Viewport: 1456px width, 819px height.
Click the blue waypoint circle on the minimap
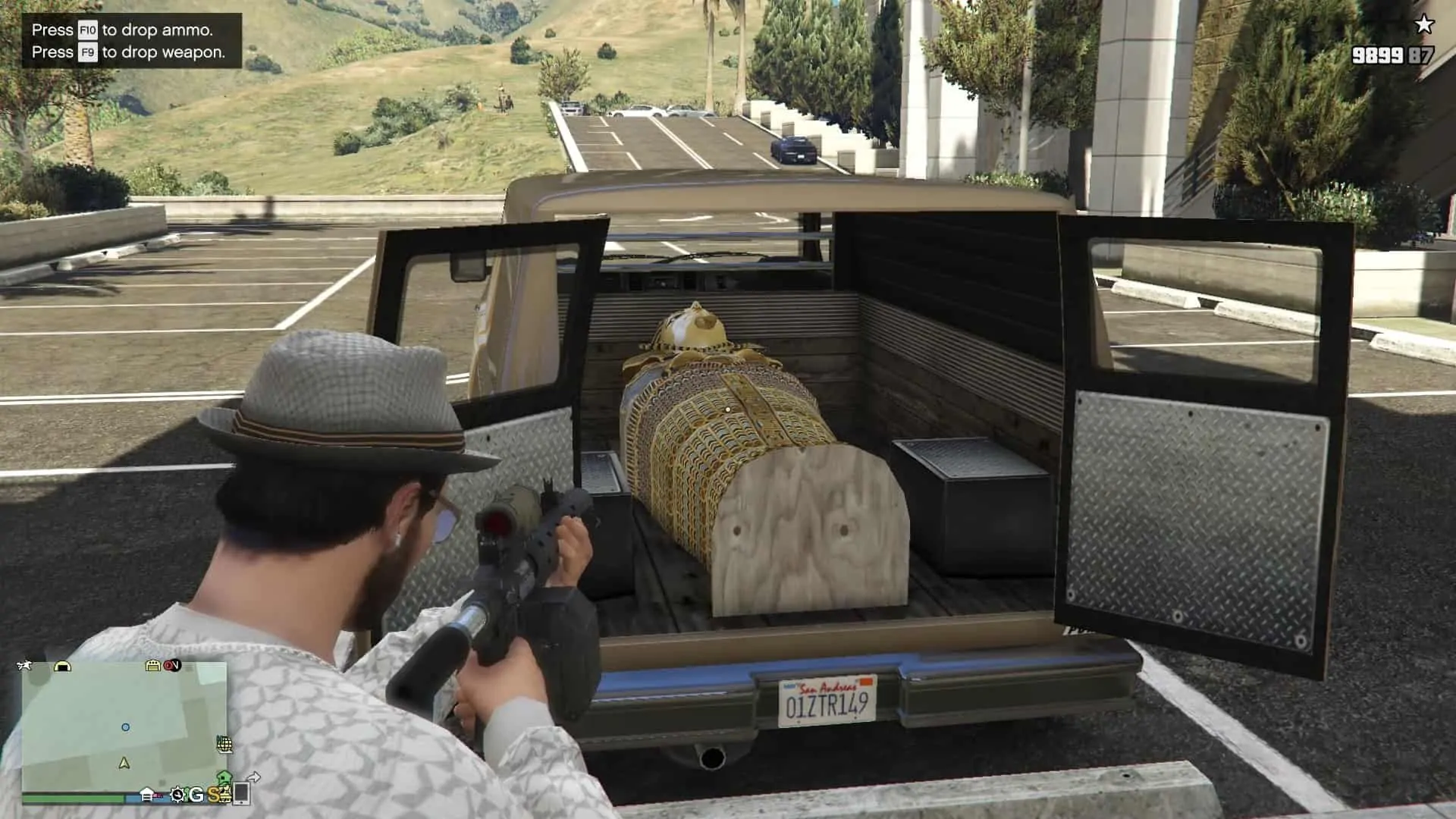click(x=127, y=727)
